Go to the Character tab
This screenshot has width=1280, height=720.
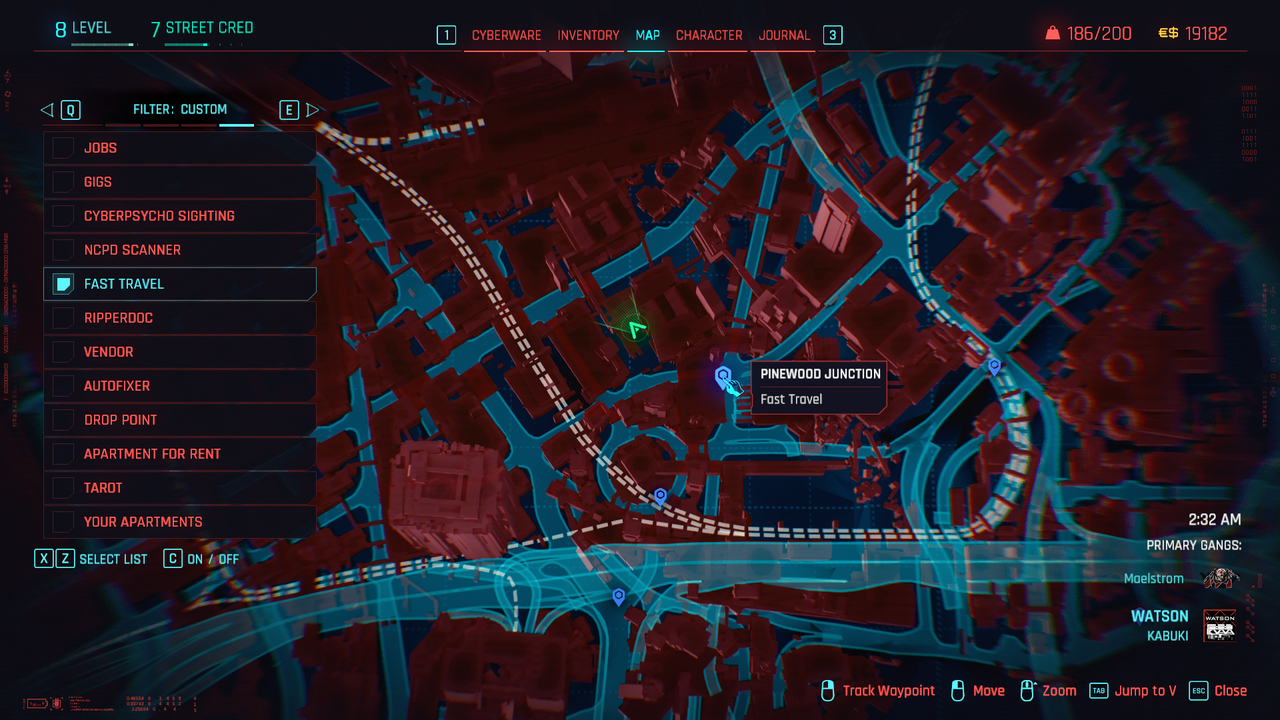tap(709, 35)
